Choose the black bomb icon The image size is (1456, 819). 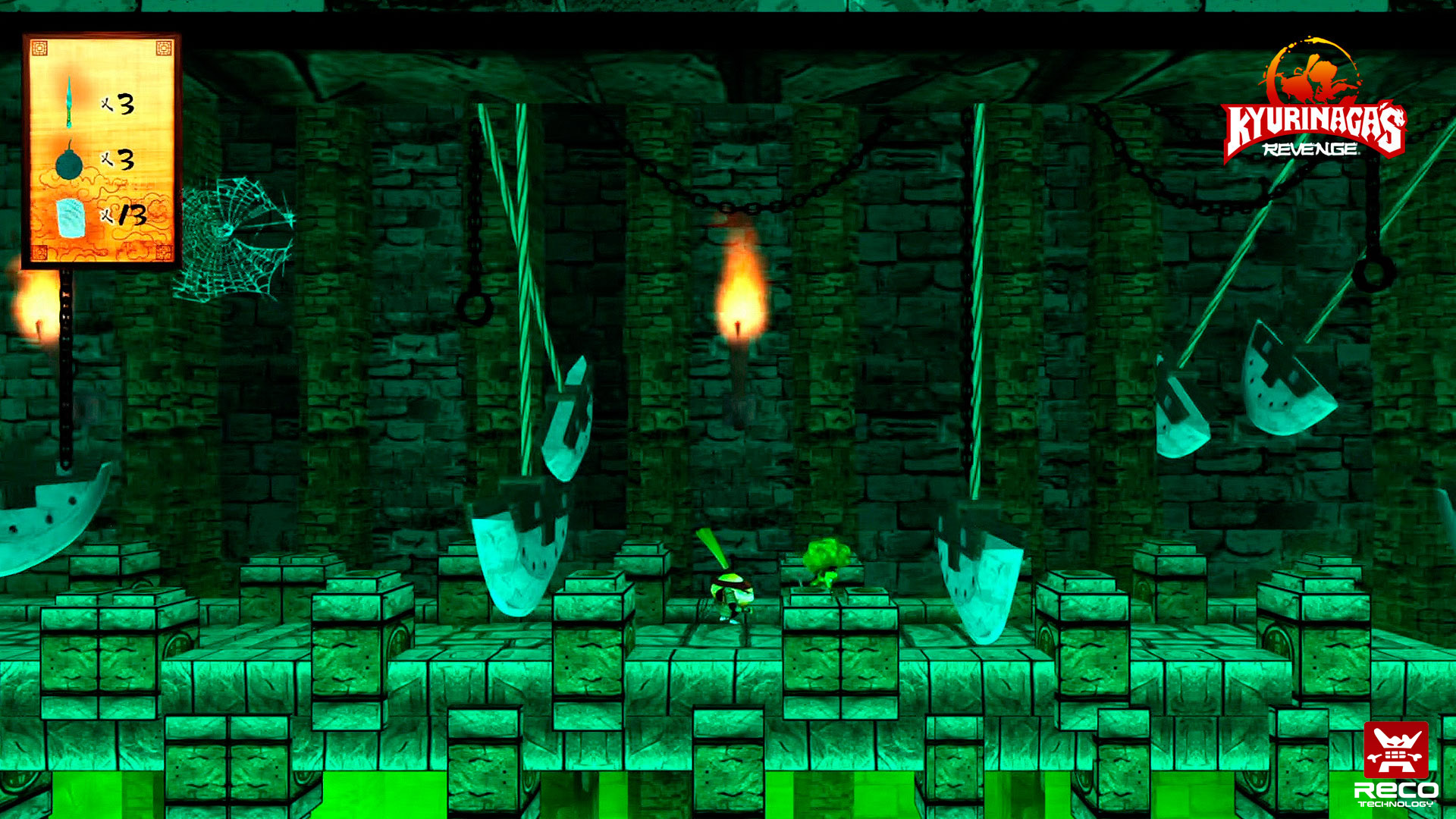[x=69, y=162]
